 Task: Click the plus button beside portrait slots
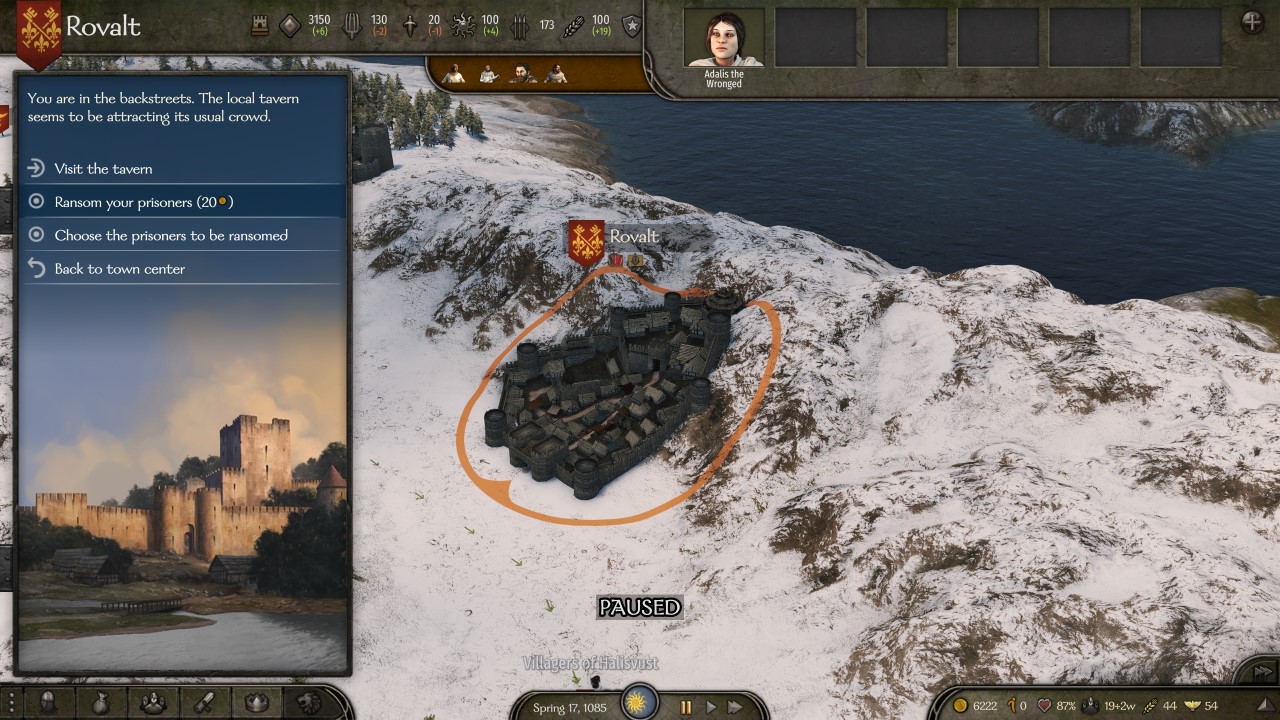tap(1251, 22)
